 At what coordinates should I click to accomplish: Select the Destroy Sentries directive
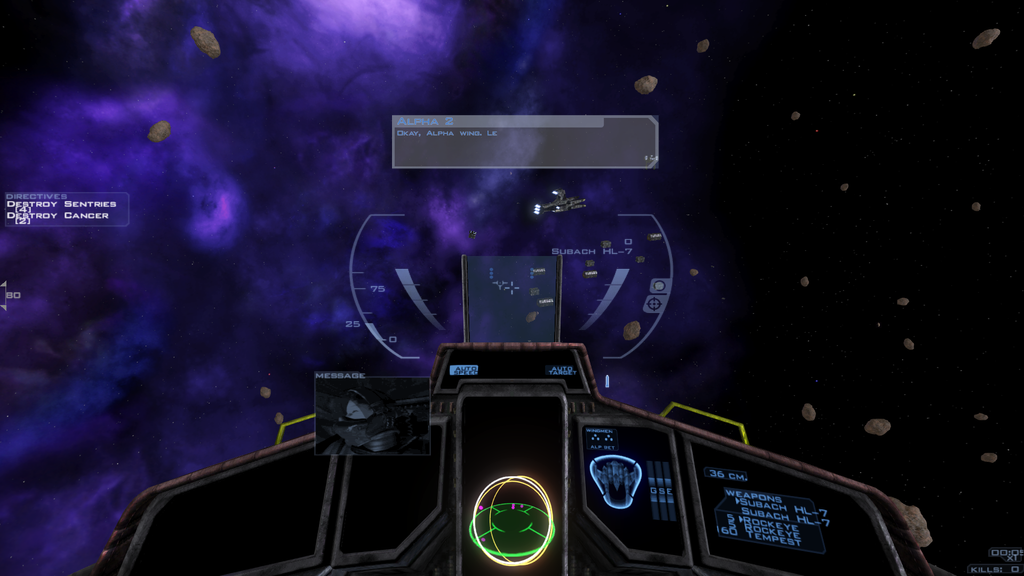[x=61, y=204]
